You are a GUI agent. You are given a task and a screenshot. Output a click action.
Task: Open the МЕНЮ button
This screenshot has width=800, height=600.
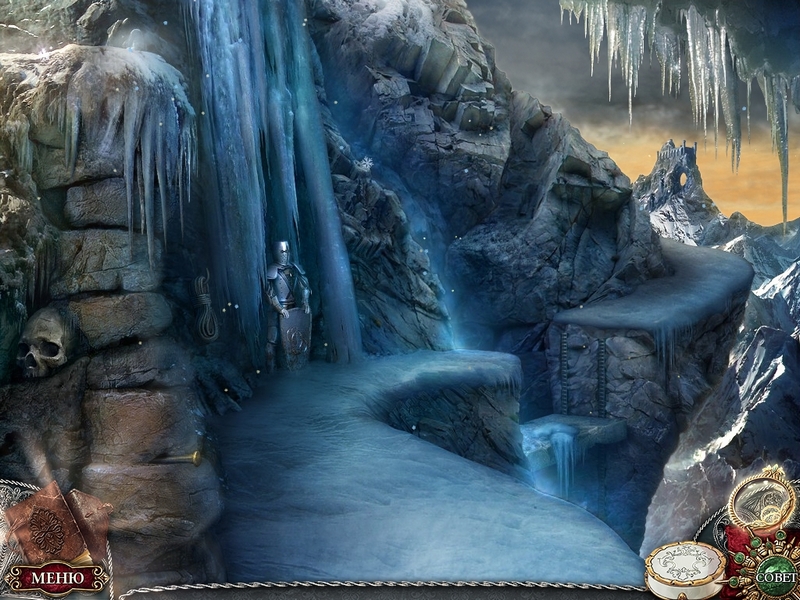point(57,577)
